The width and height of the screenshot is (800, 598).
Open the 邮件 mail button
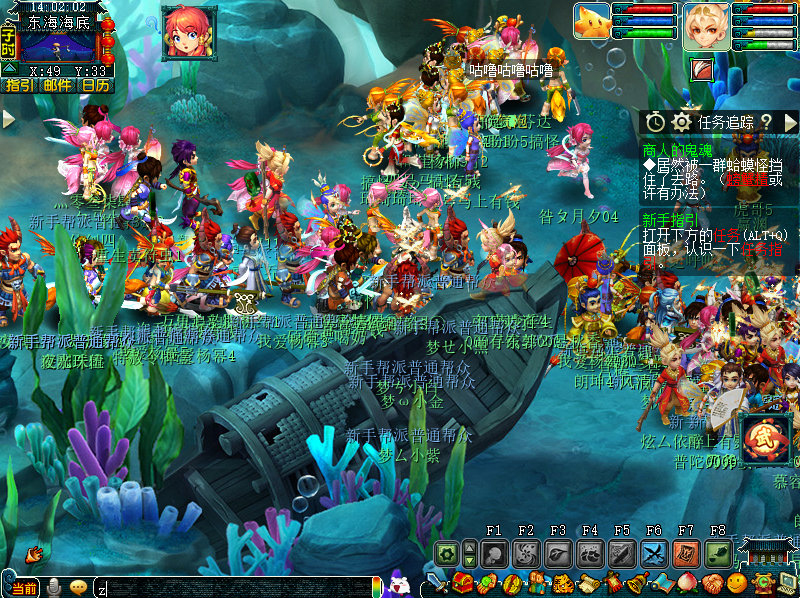click(x=57, y=85)
